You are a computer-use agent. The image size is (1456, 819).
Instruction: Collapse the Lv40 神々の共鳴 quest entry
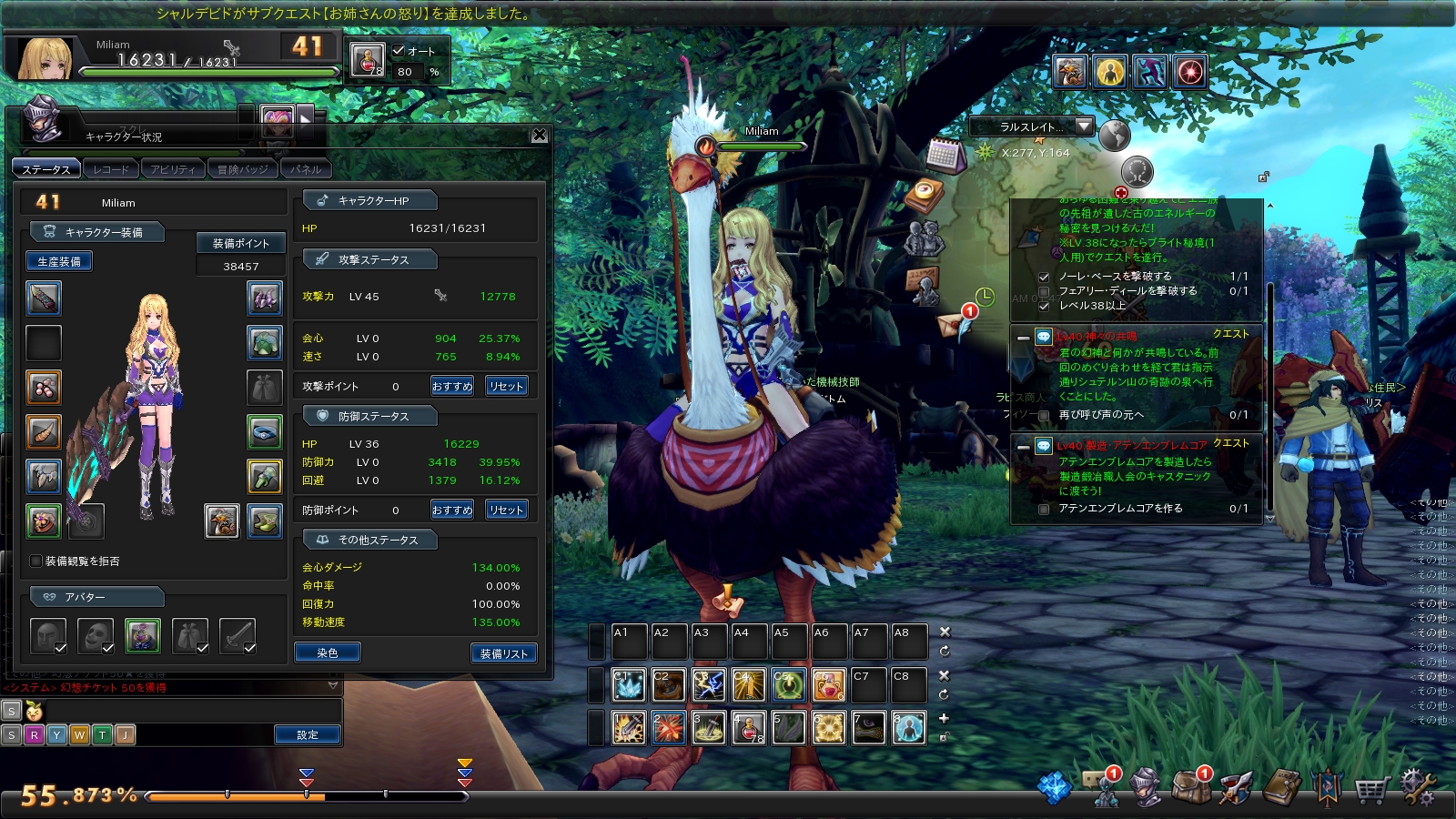pyautogui.click(x=1023, y=338)
